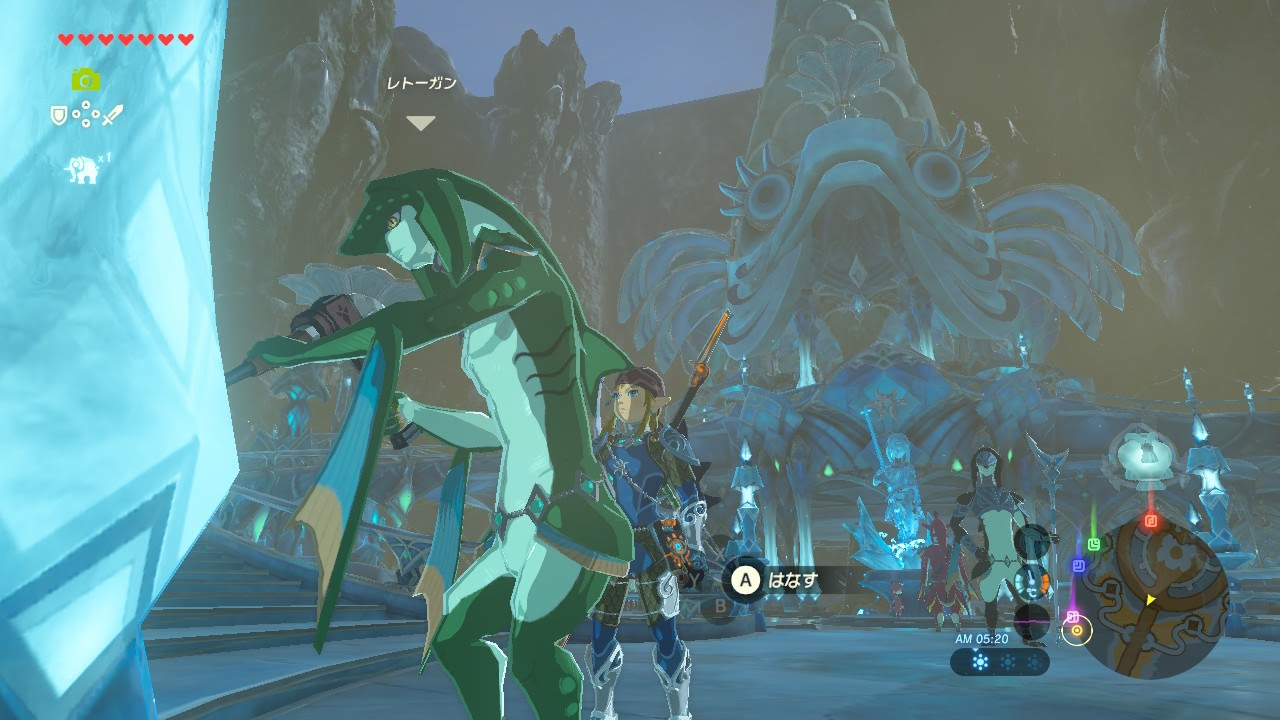1280x720 pixels.
Task: Click the yellow quest objective ring
Action: point(1077,630)
